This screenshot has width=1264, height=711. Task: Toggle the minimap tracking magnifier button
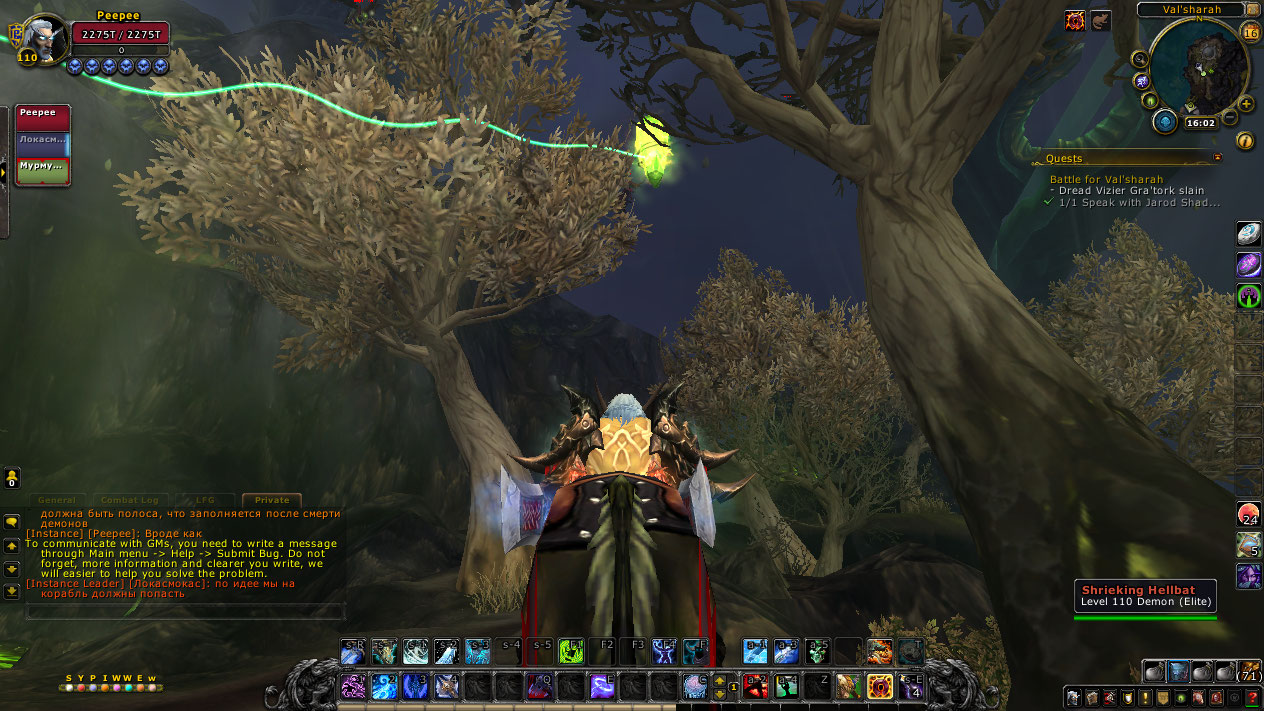pos(1140,58)
